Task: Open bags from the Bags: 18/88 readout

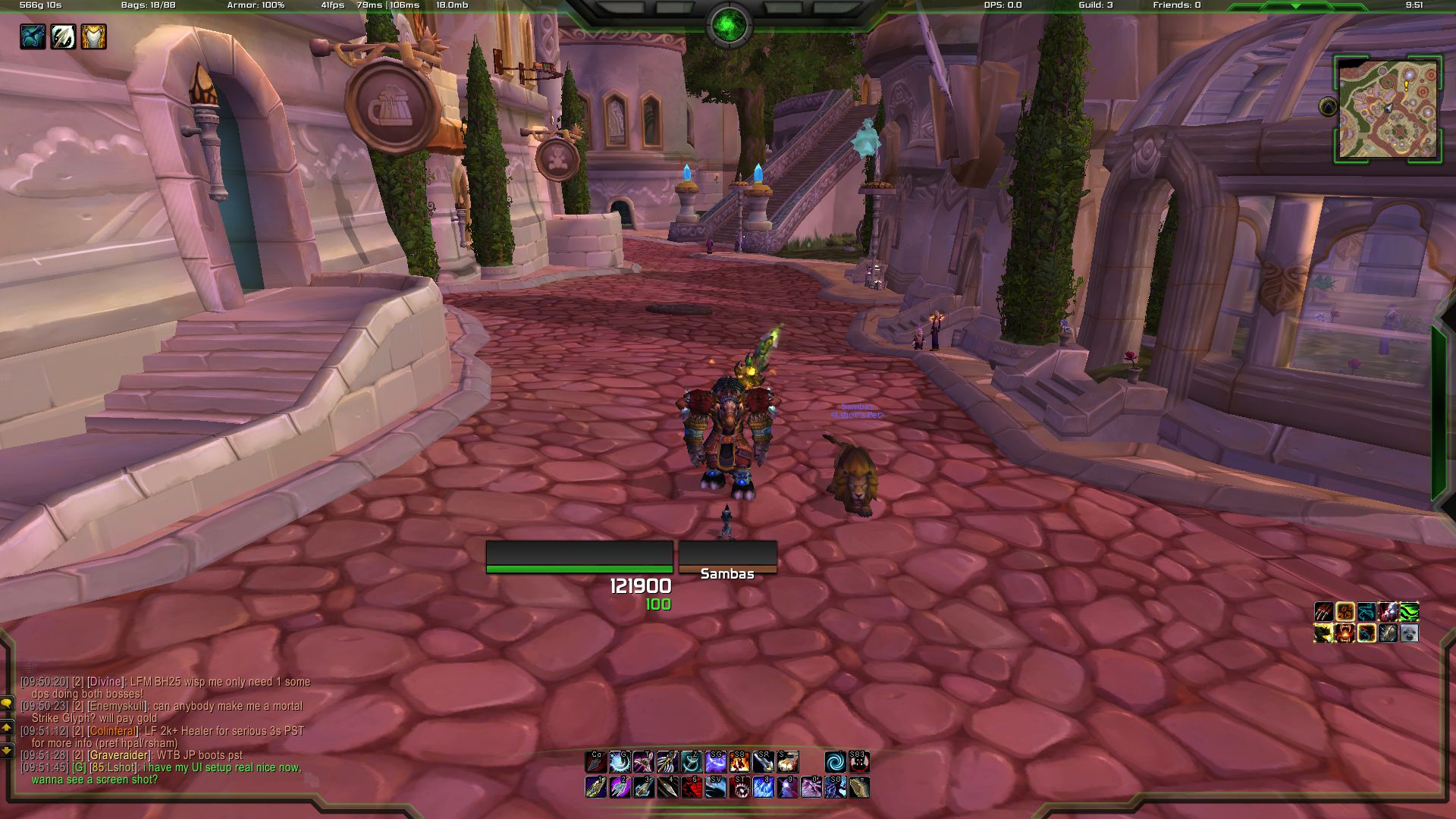Action: click(x=148, y=5)
